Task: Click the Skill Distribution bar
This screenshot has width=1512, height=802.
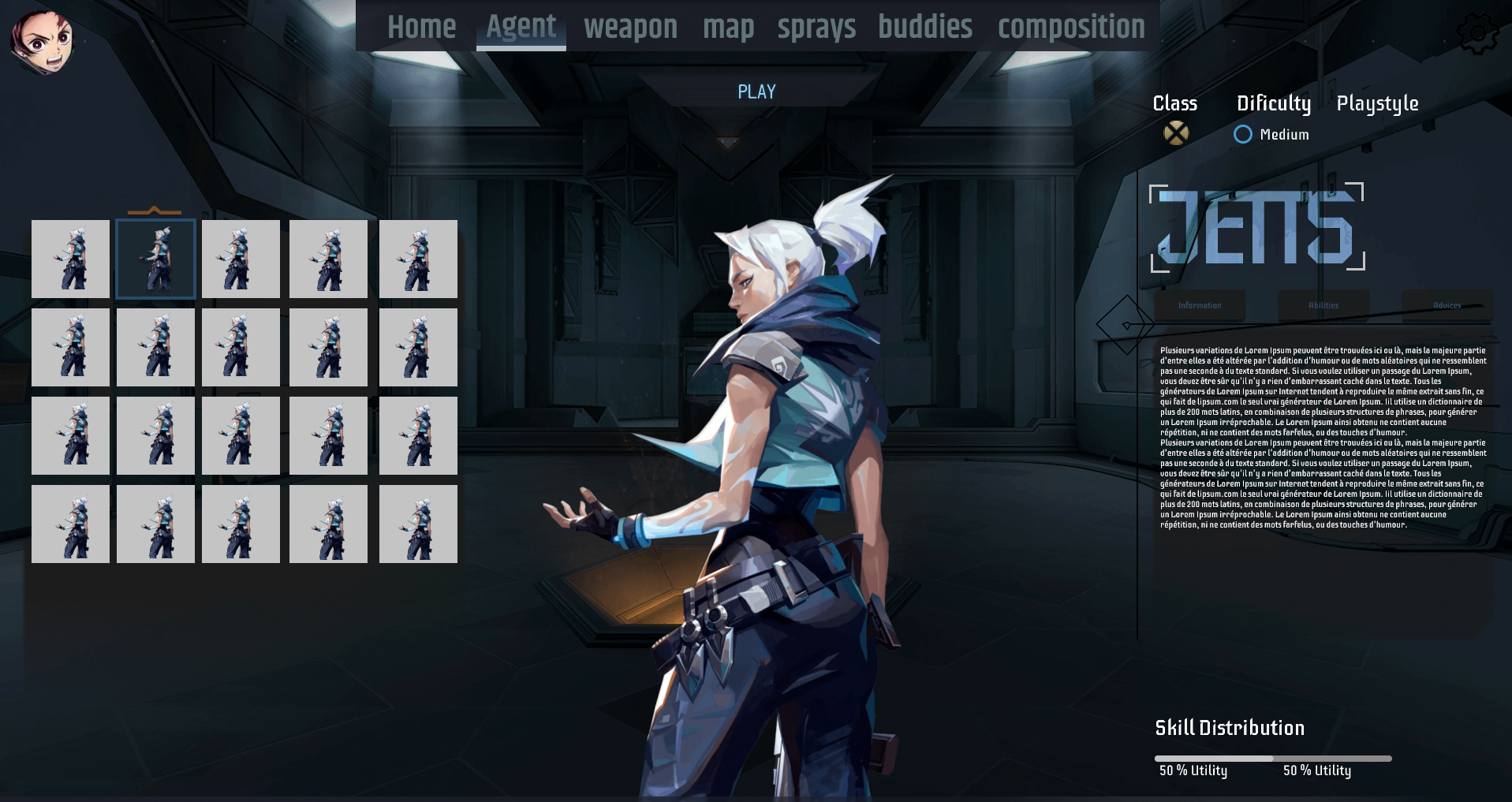Action: click(x=1273, y=759)
